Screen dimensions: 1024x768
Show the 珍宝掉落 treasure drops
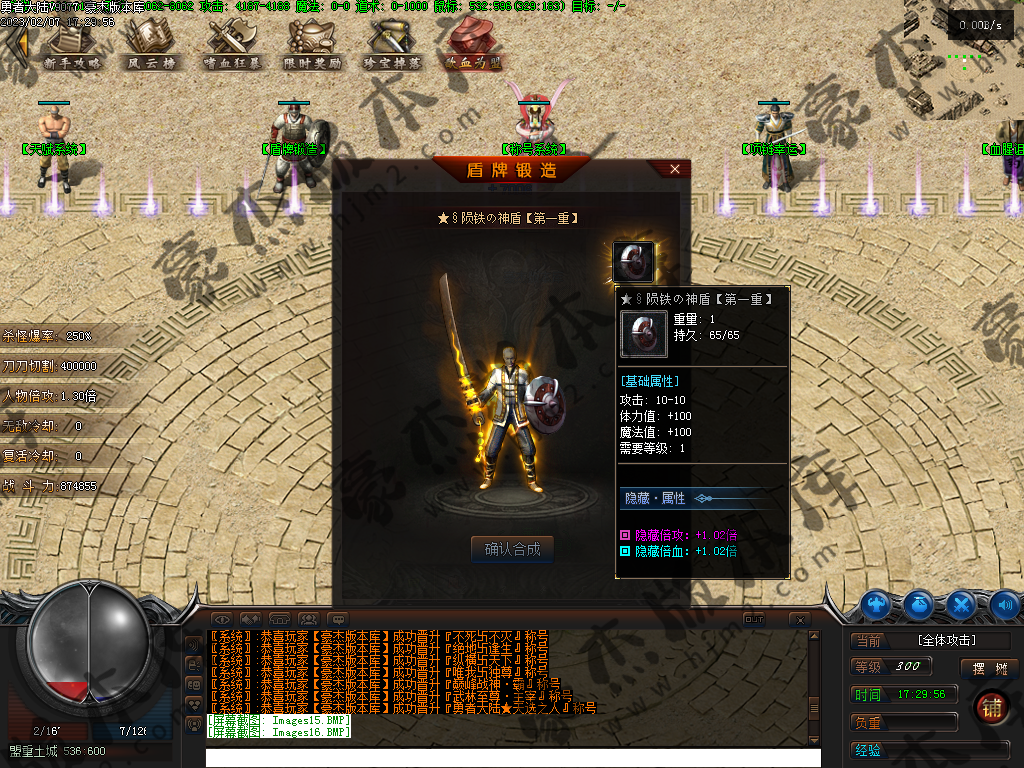tap(392, 45)
